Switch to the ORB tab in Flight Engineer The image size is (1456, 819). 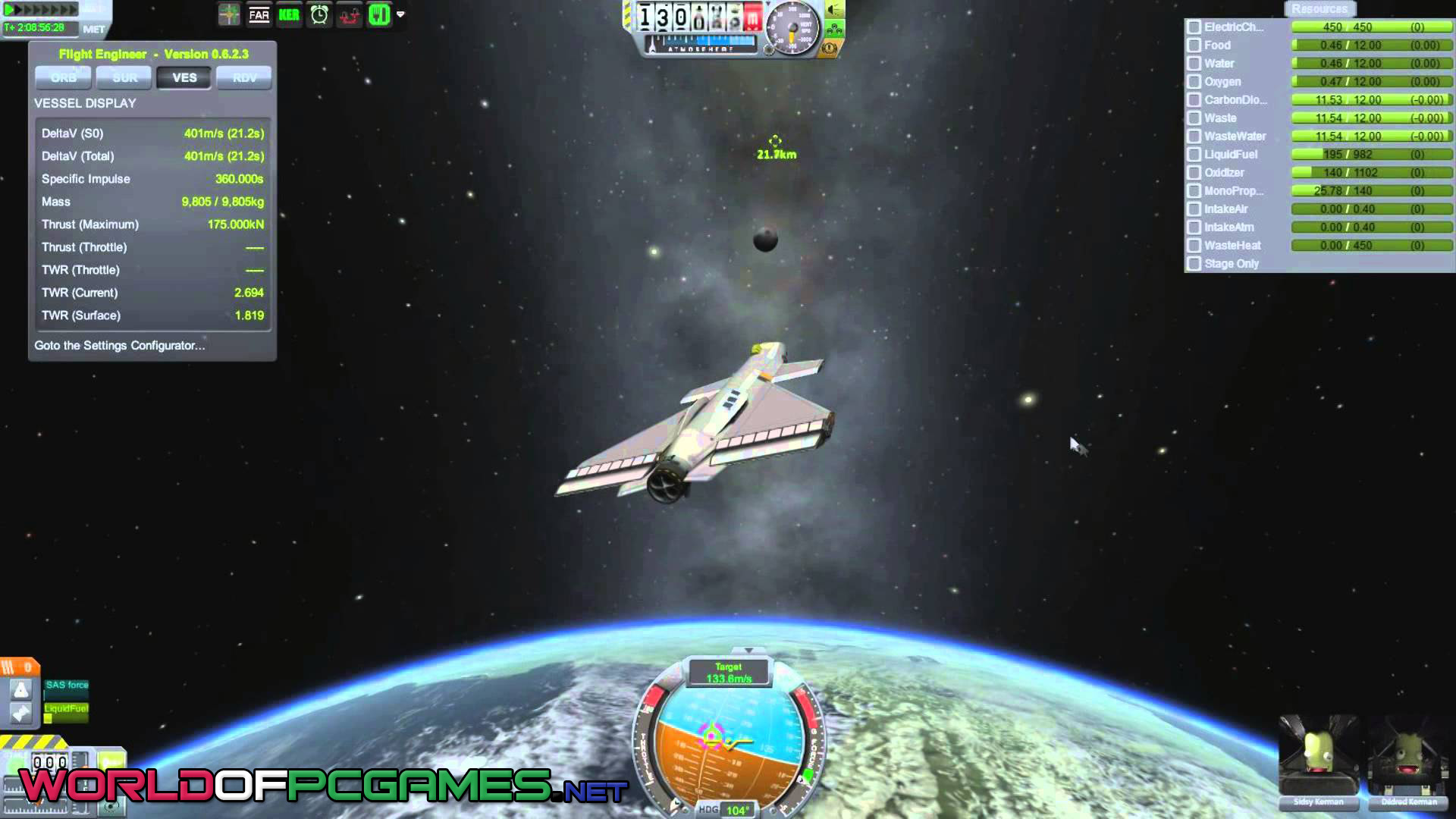point(63,77)
